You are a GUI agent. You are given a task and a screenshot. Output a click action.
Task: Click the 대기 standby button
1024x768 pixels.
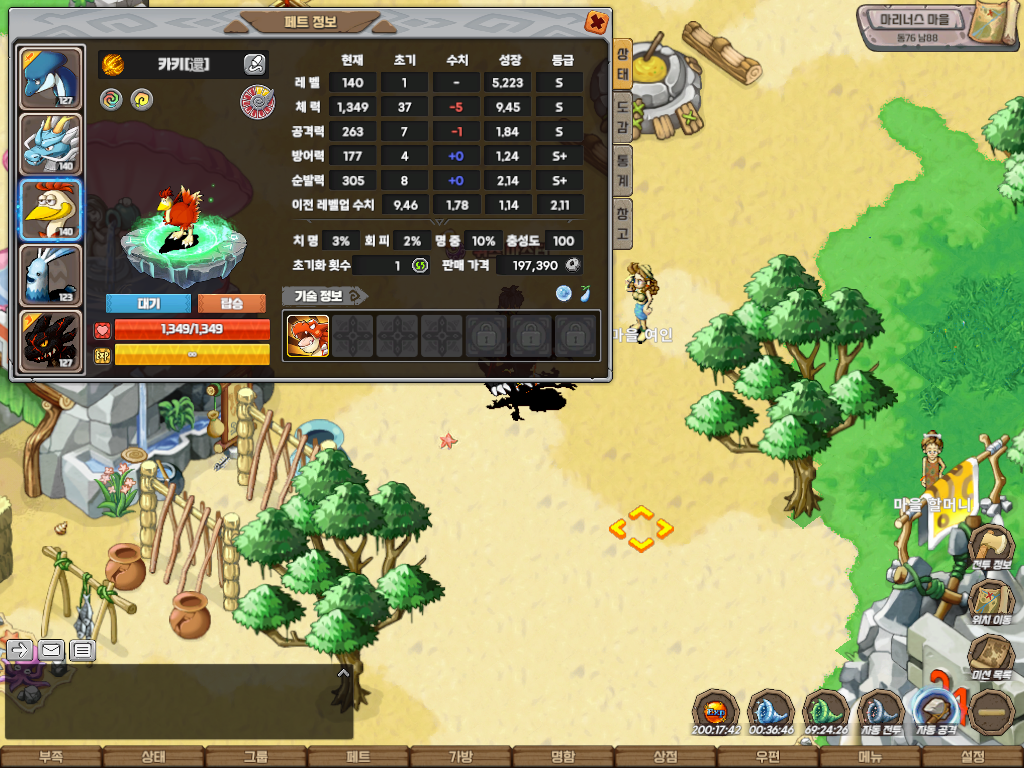[x=148, y=303]
